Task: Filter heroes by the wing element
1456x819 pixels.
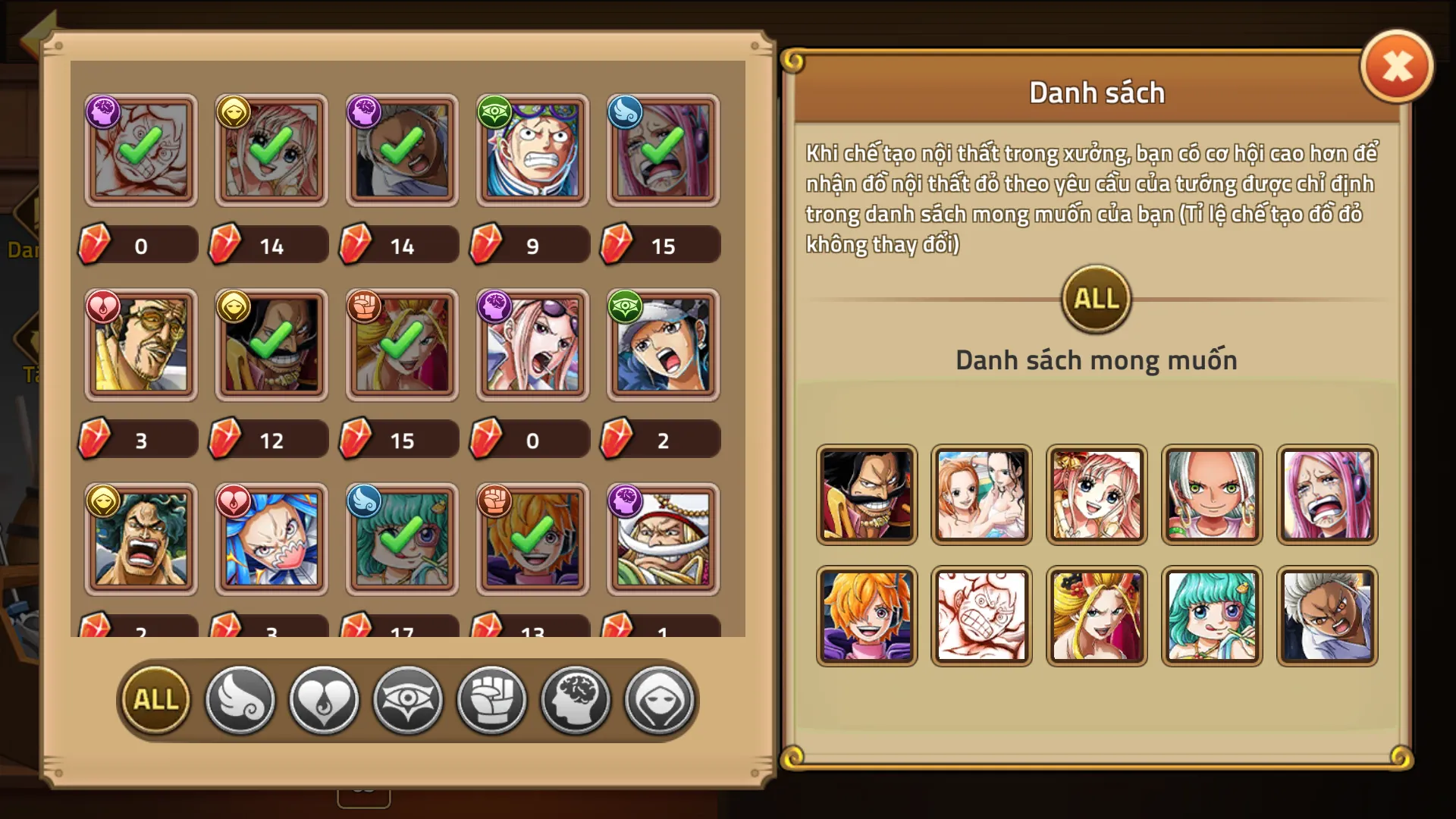Action: click(240, 700)
